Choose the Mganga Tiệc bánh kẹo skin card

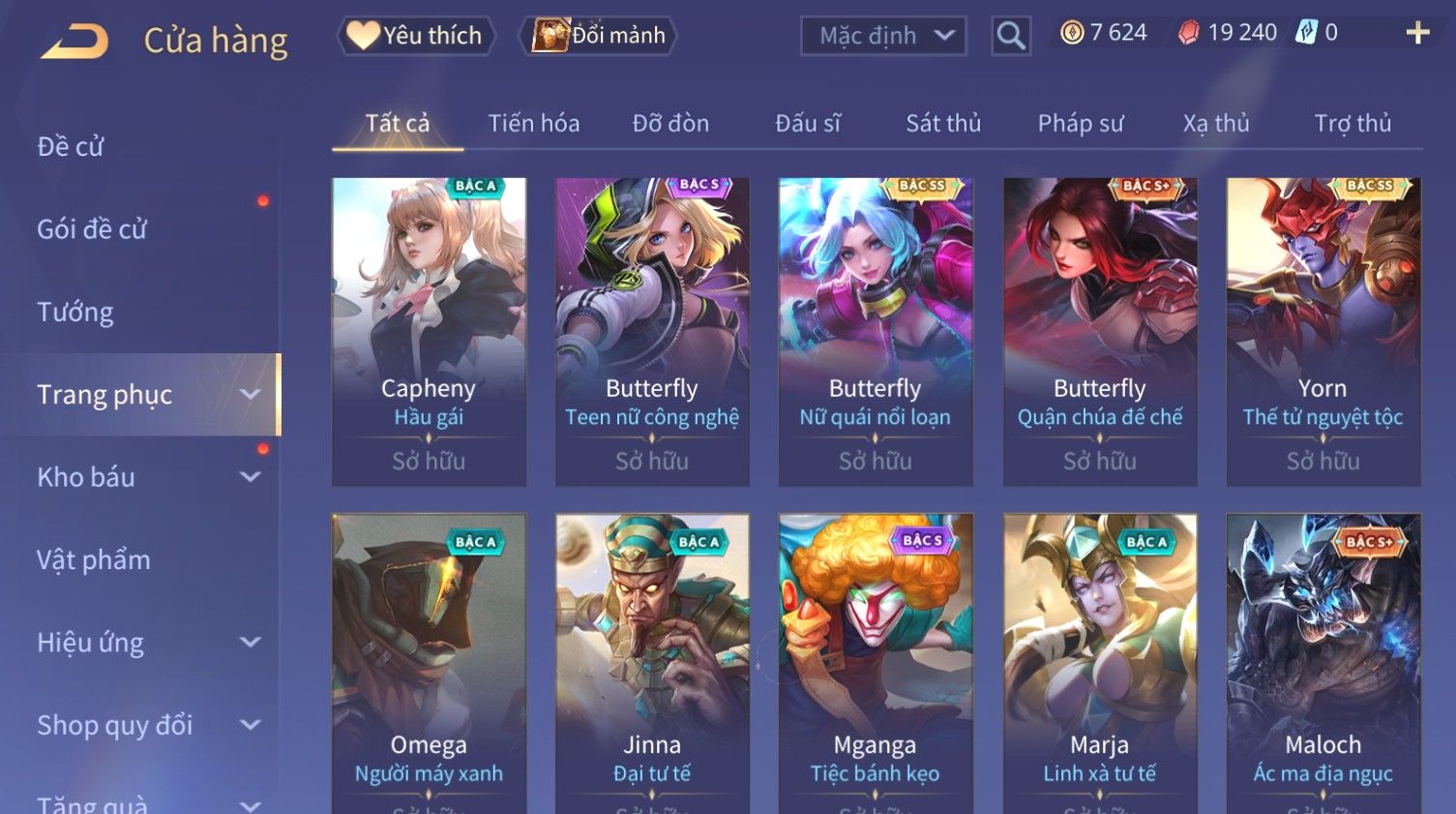point(875,658)
